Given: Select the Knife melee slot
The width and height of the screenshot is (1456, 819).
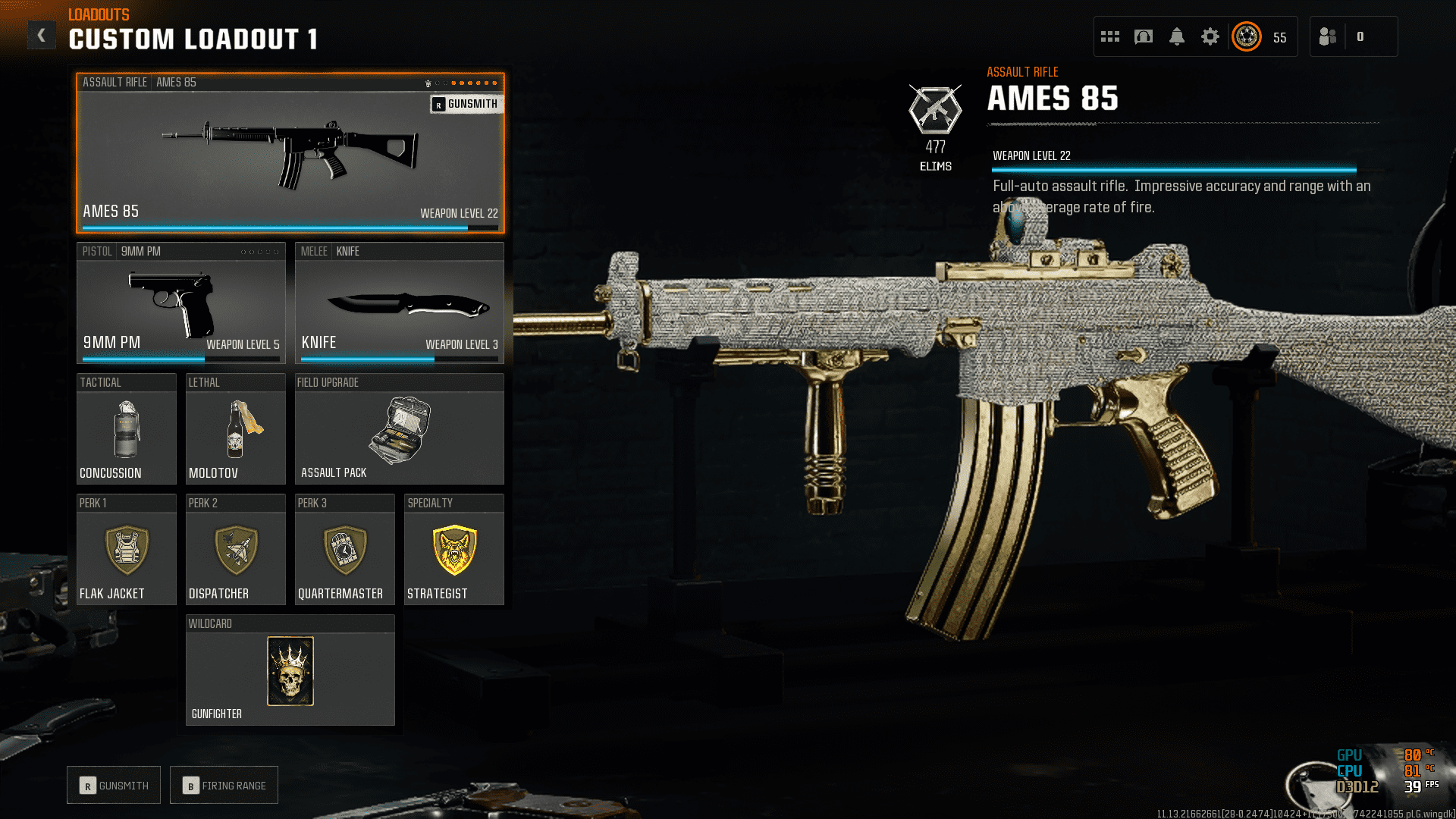Looking at the screenshot, I should (399, 303).
